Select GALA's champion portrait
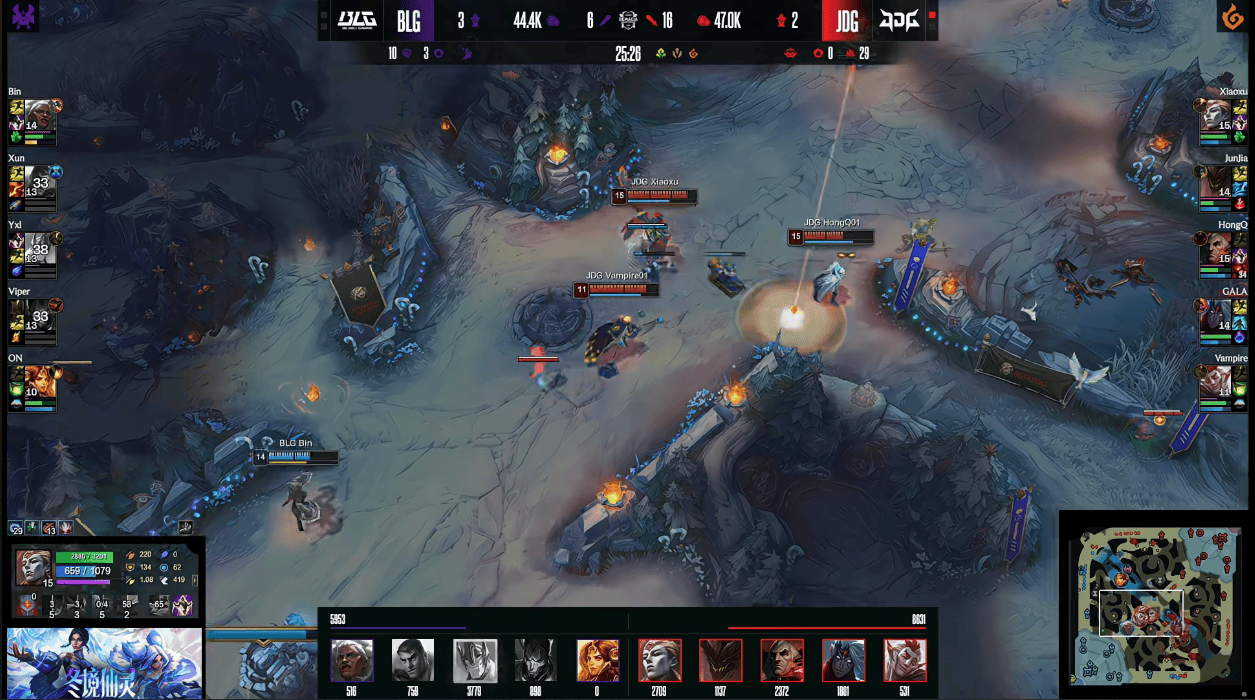Viewport: 1255px width, 700px height. click(x=1216, y=313)
